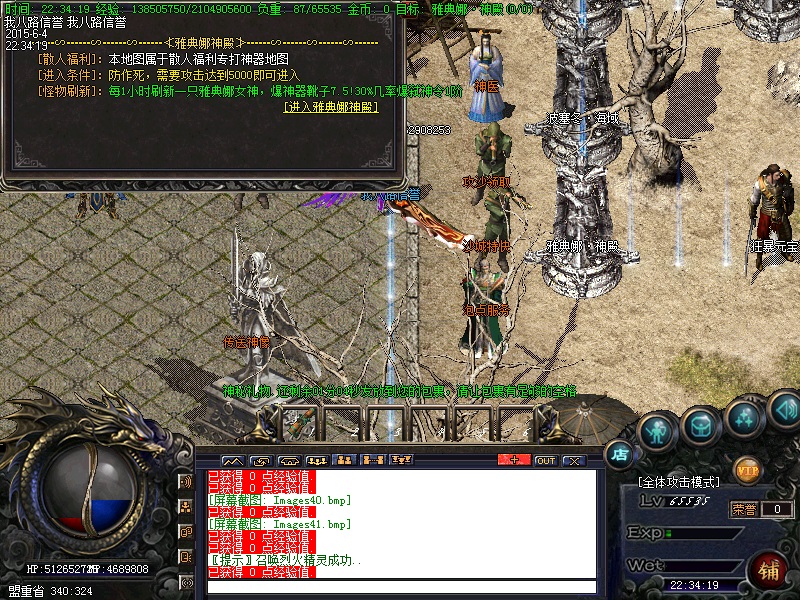Screen dimensions: 800x600
Task: Open the round 店 shop button
Action: click(x=620, y=455)
